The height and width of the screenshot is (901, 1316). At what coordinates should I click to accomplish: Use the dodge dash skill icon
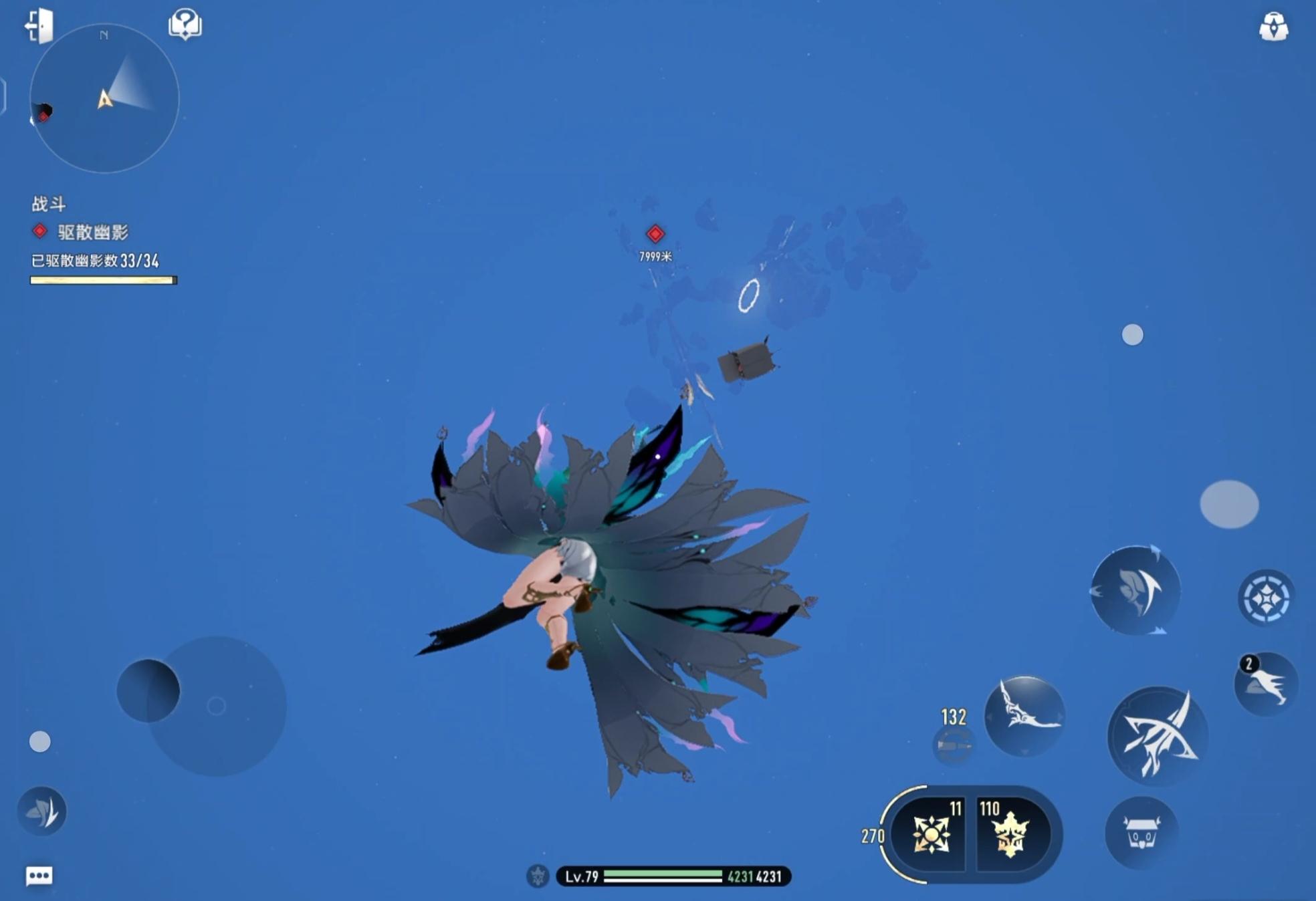point(1135,590)
